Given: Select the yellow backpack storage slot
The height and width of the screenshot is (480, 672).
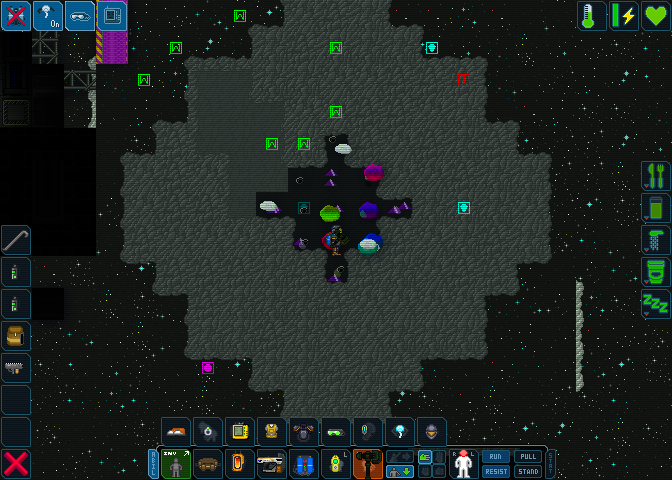Looking at the screenshot, I should 16,337.
